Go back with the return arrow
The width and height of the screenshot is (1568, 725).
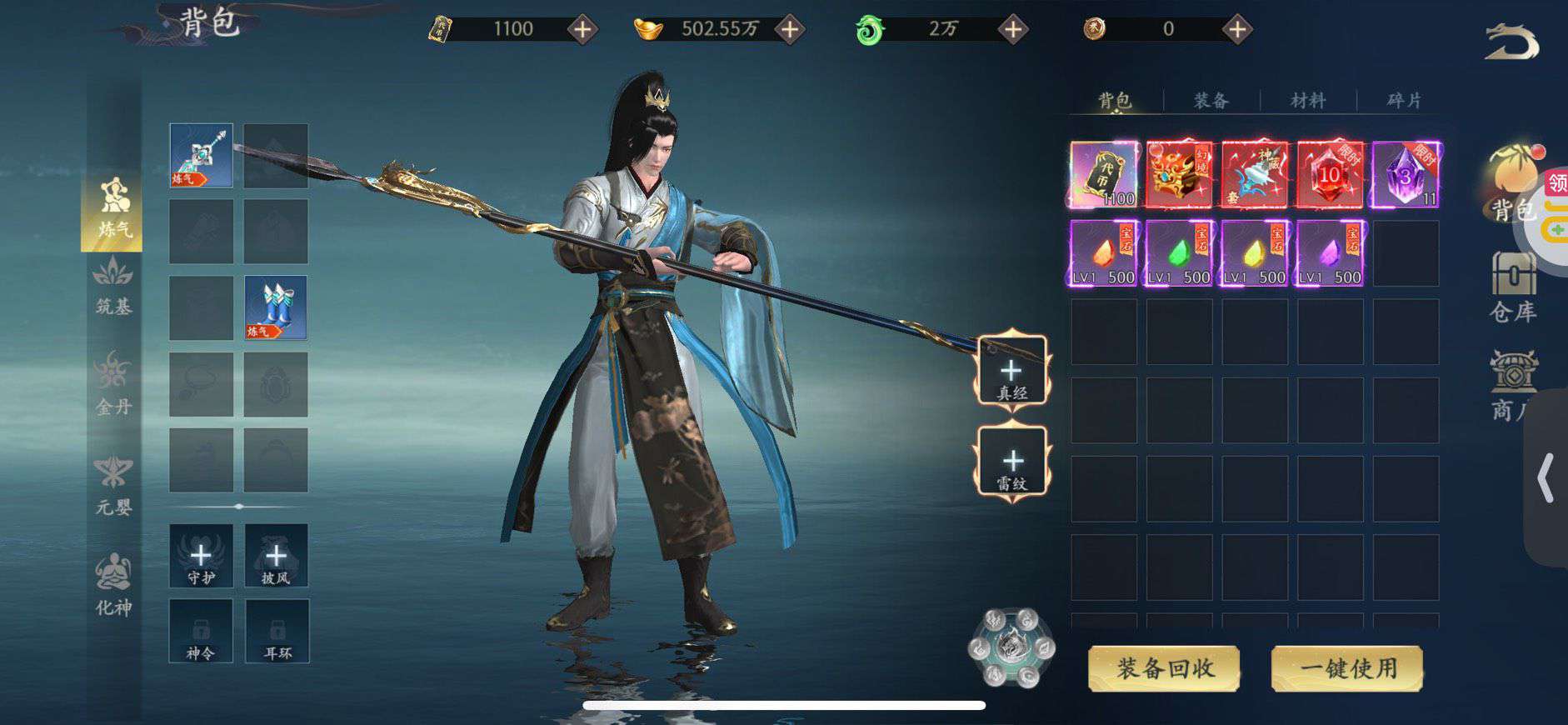pos(1511,42)
